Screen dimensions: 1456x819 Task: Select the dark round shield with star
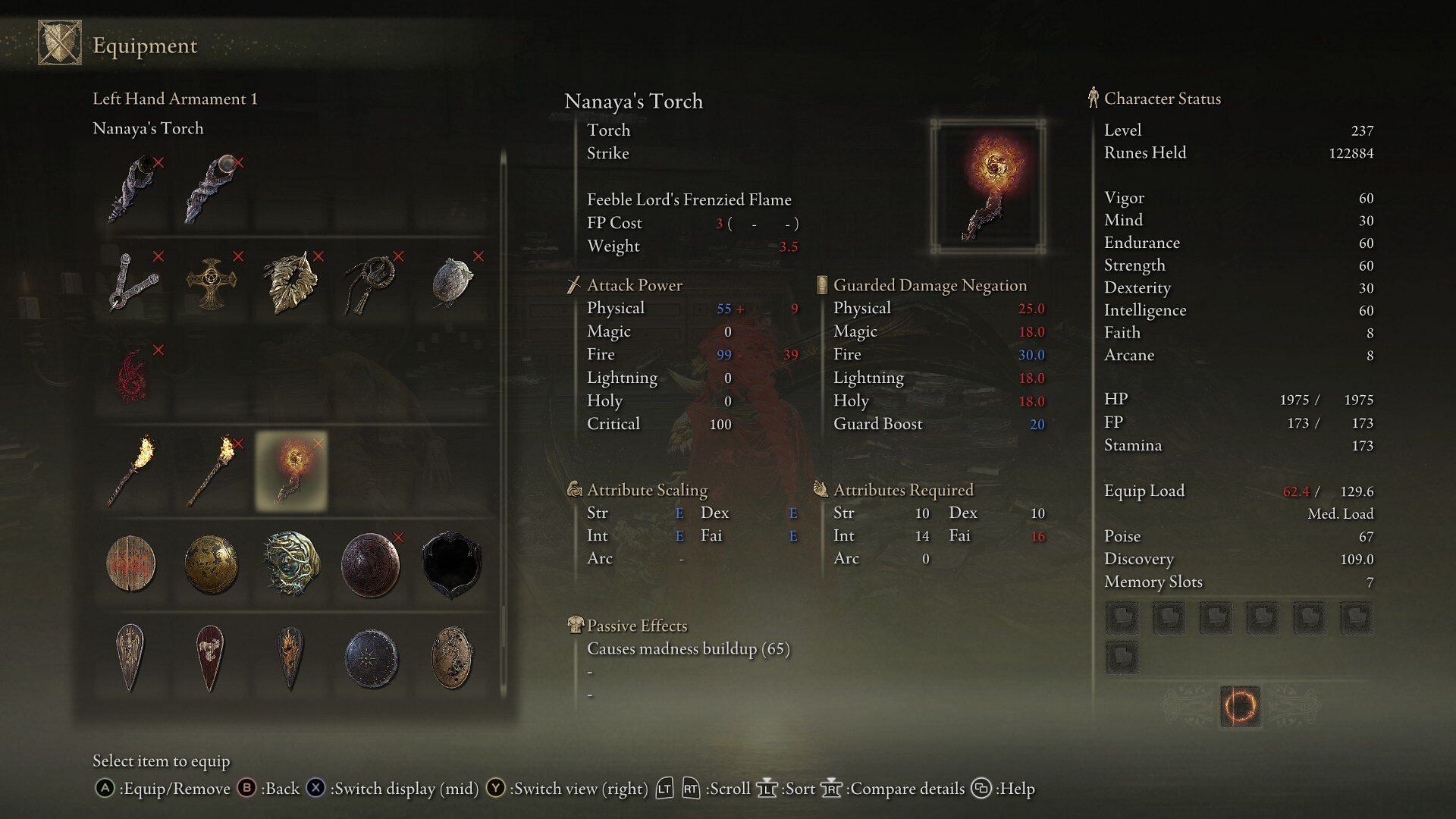tap(371, 657)
